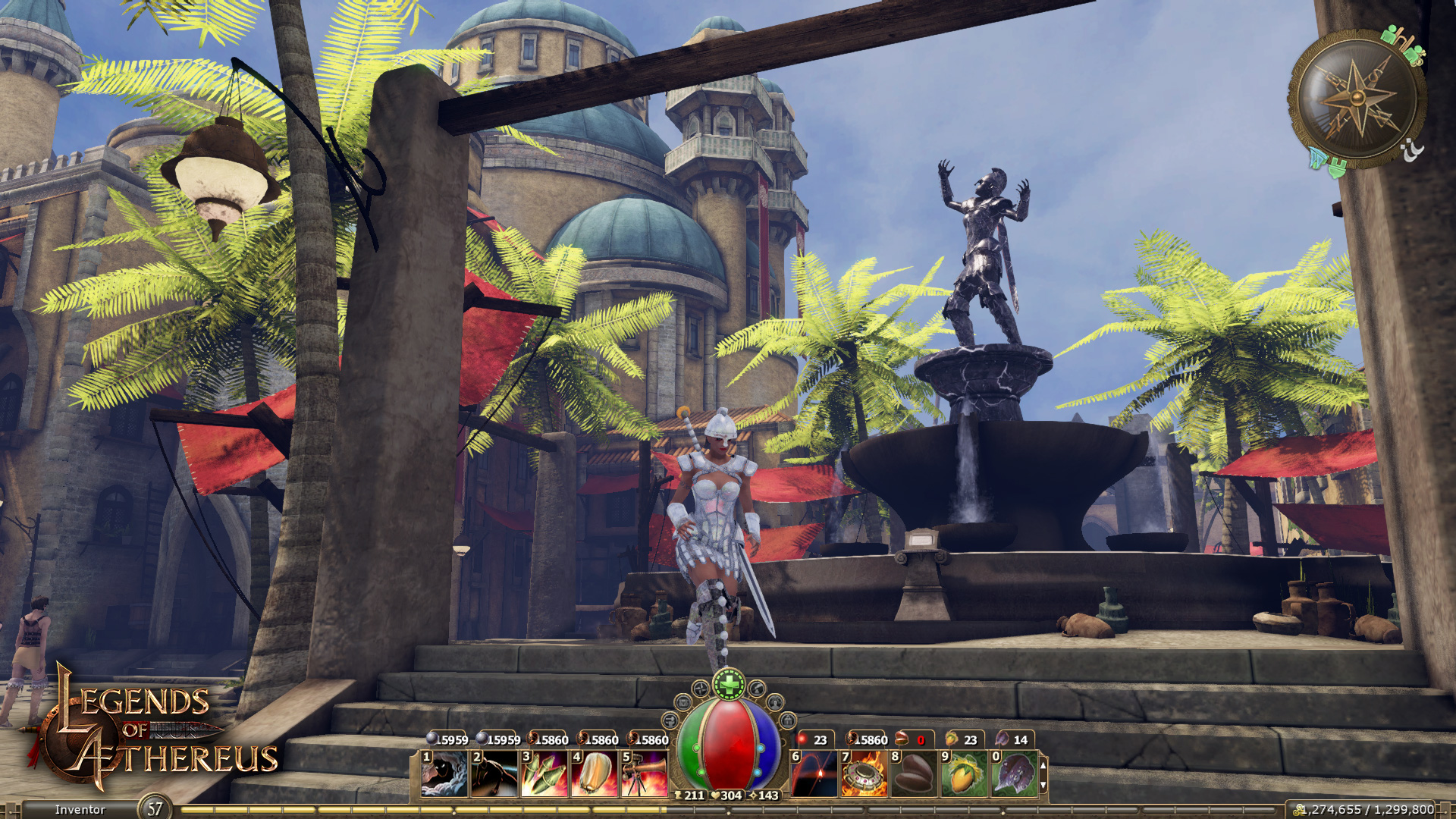The image size is (1456, 819).
Task: Open the wrench crafting icon beside the orb
Action: coord(669,719)
